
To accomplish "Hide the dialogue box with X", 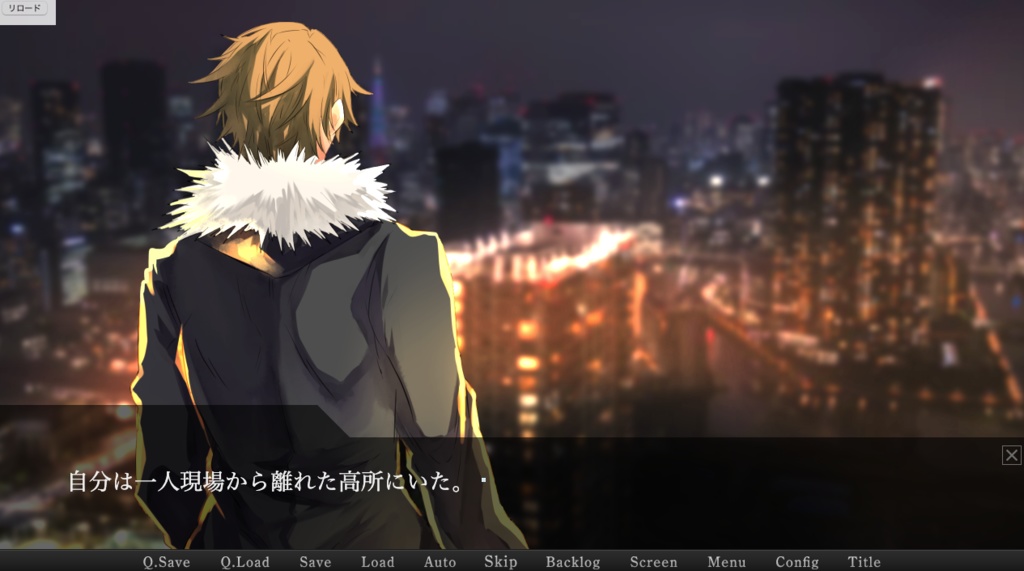I will coord(1011,456).
